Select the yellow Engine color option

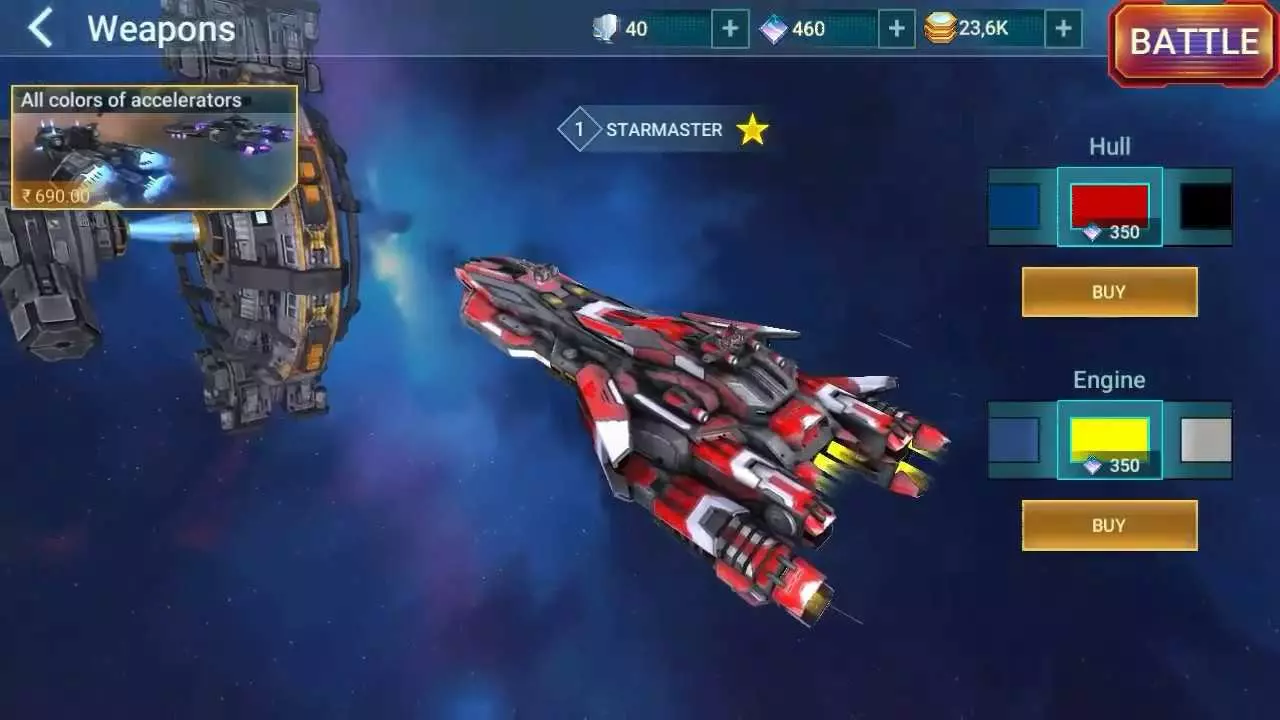click(x=1108, y=432)
